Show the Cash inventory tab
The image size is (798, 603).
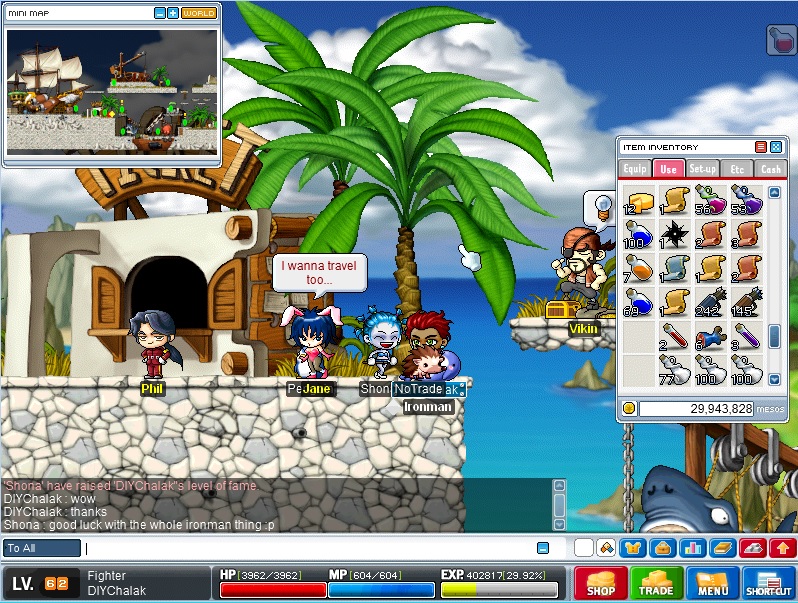coord(770,170)
